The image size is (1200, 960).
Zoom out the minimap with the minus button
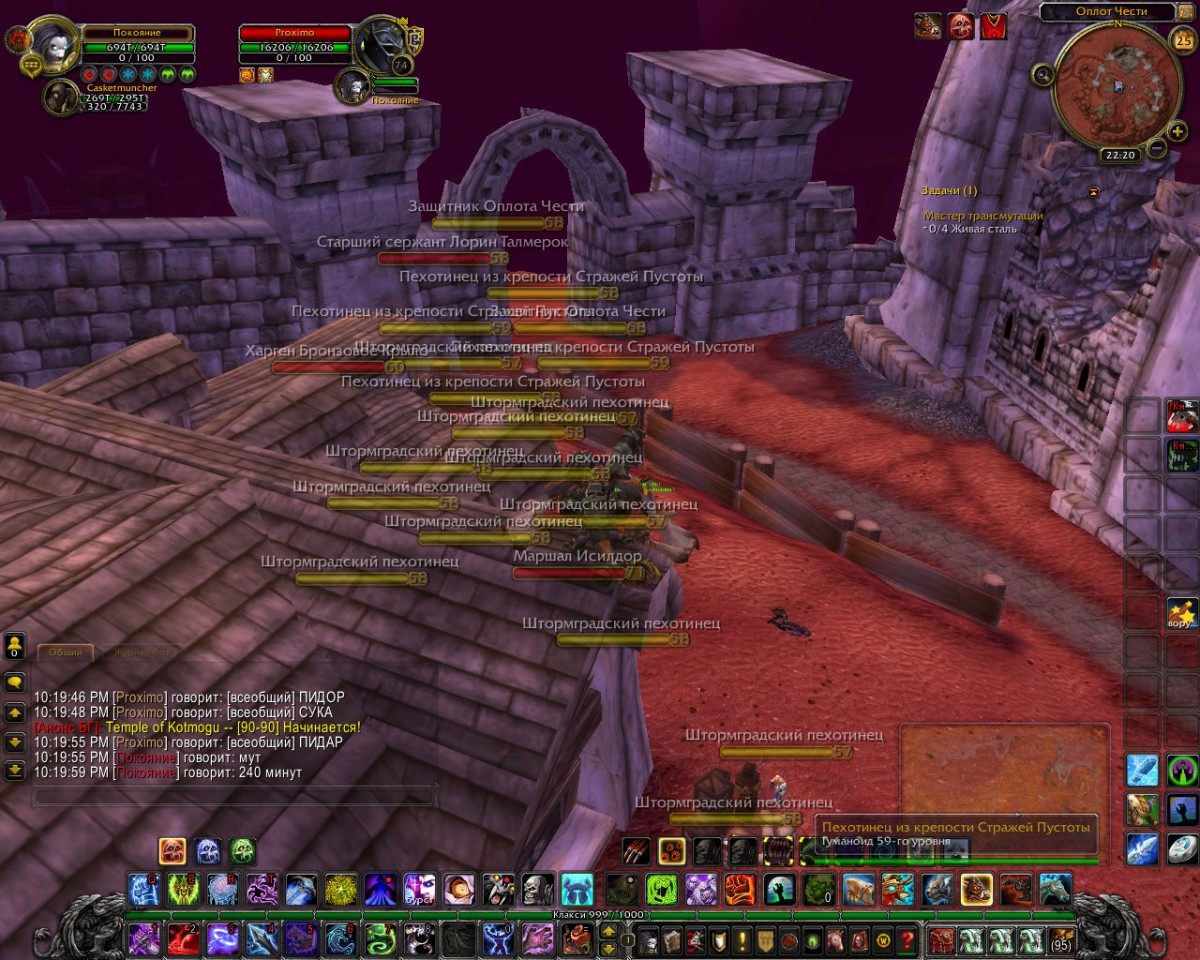[x=1156, y=148]
